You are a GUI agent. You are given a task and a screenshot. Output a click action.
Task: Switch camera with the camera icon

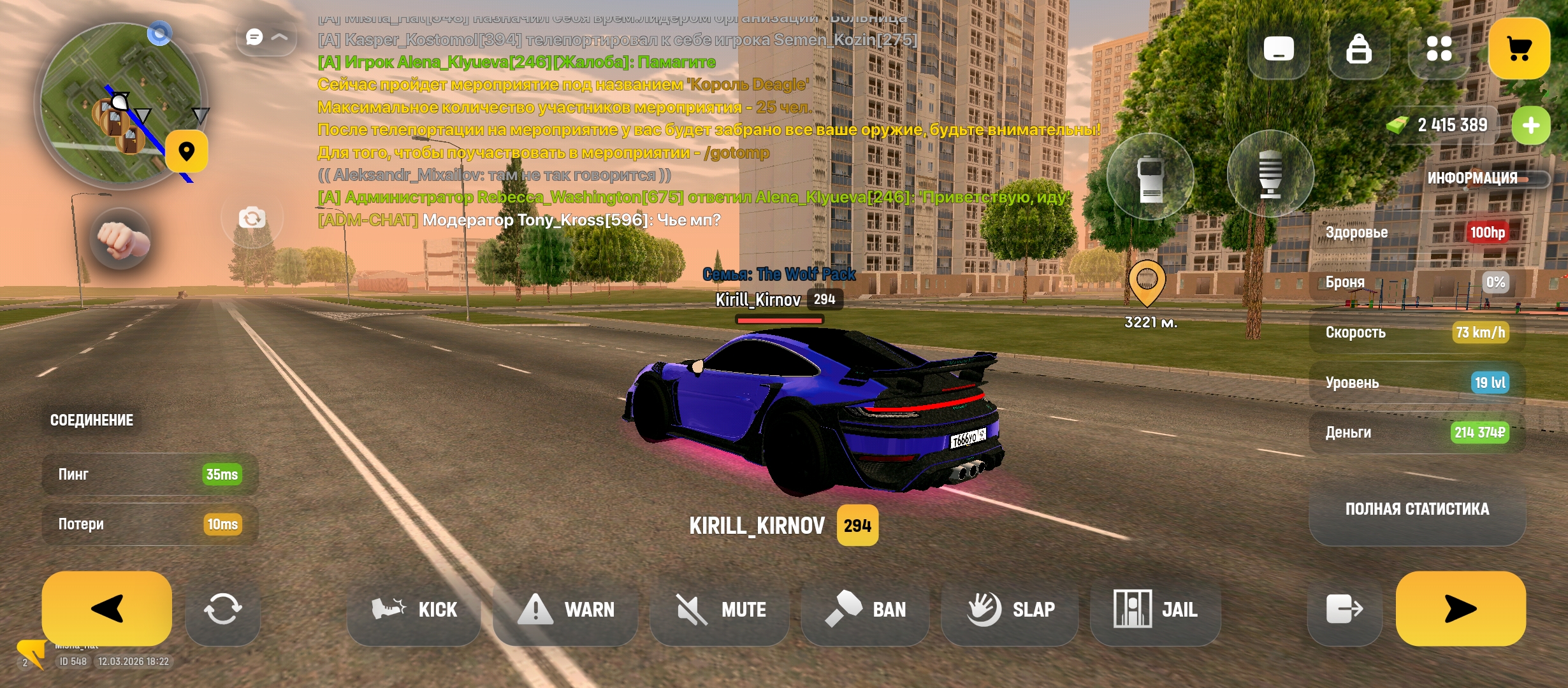point(252,219)
